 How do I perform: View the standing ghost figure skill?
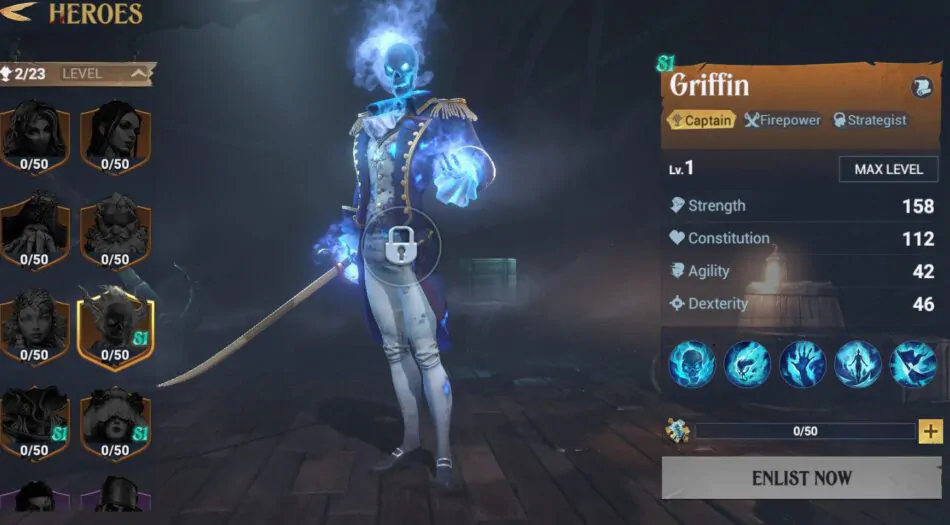point(858,364)
